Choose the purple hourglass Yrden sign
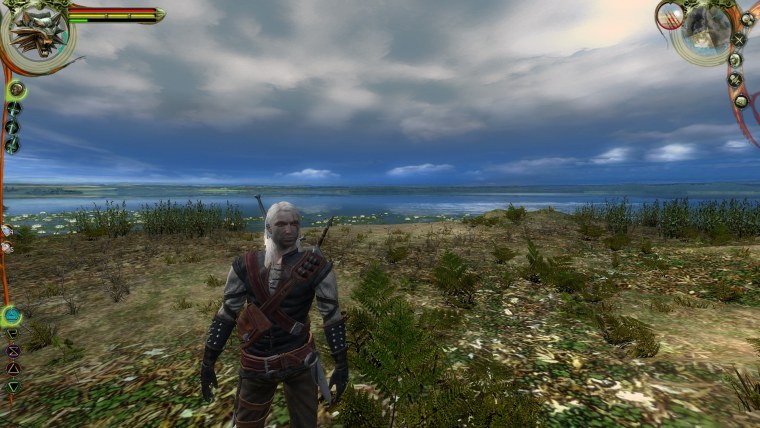760x428 pixels. 13,351
